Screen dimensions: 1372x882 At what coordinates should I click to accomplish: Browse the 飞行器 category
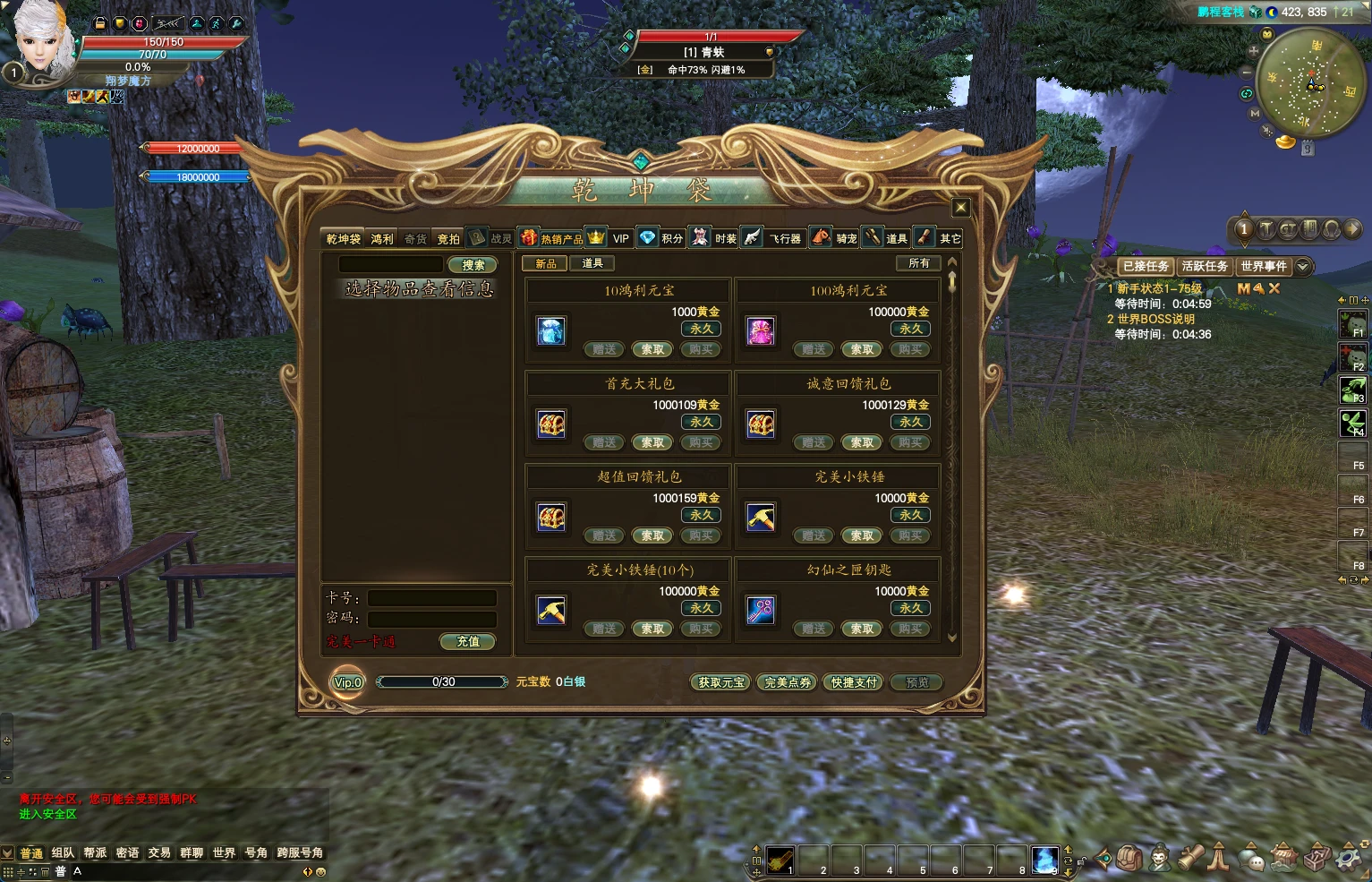[x=775, y=238]
